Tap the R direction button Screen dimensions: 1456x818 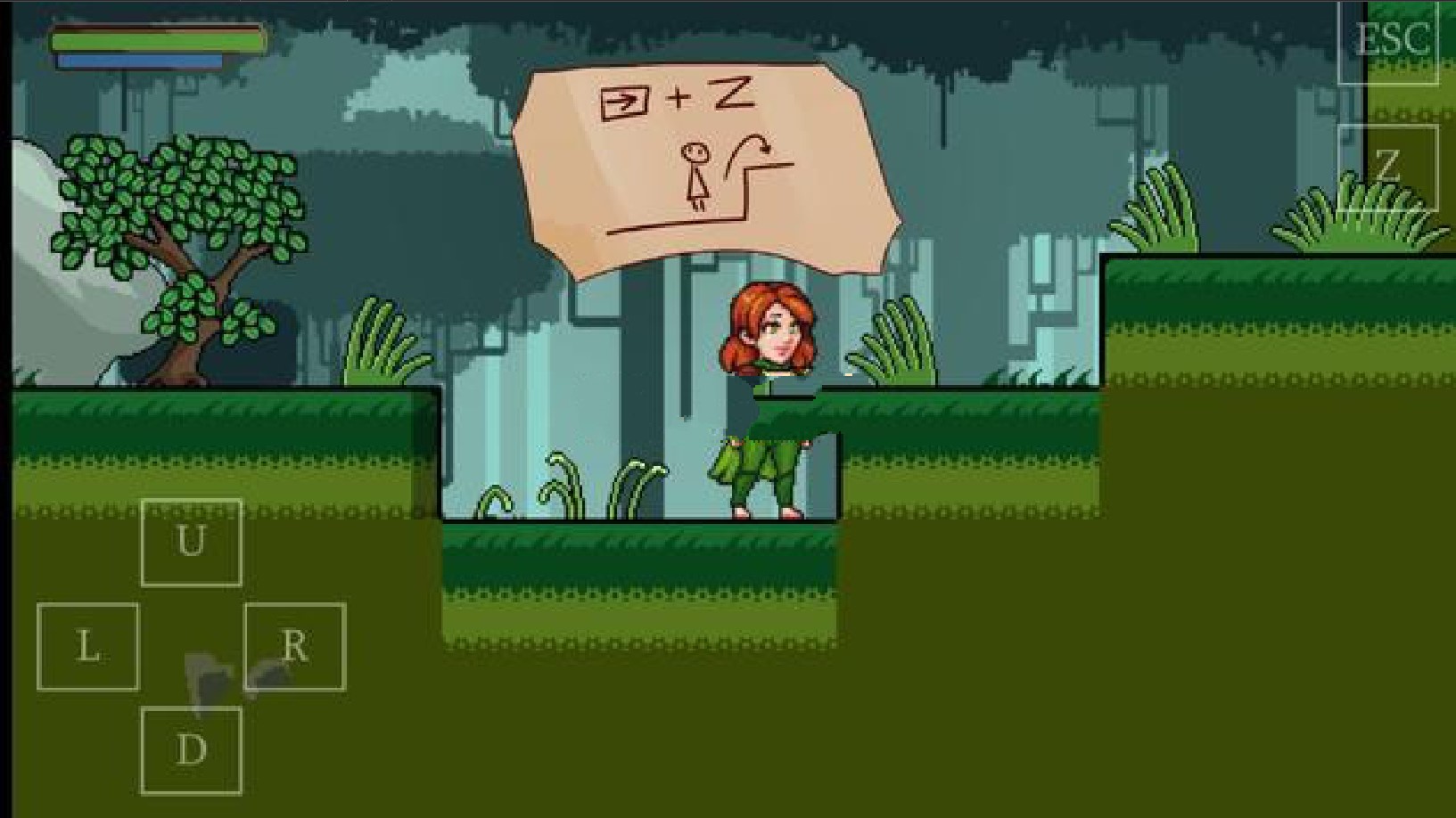point(294,646)
